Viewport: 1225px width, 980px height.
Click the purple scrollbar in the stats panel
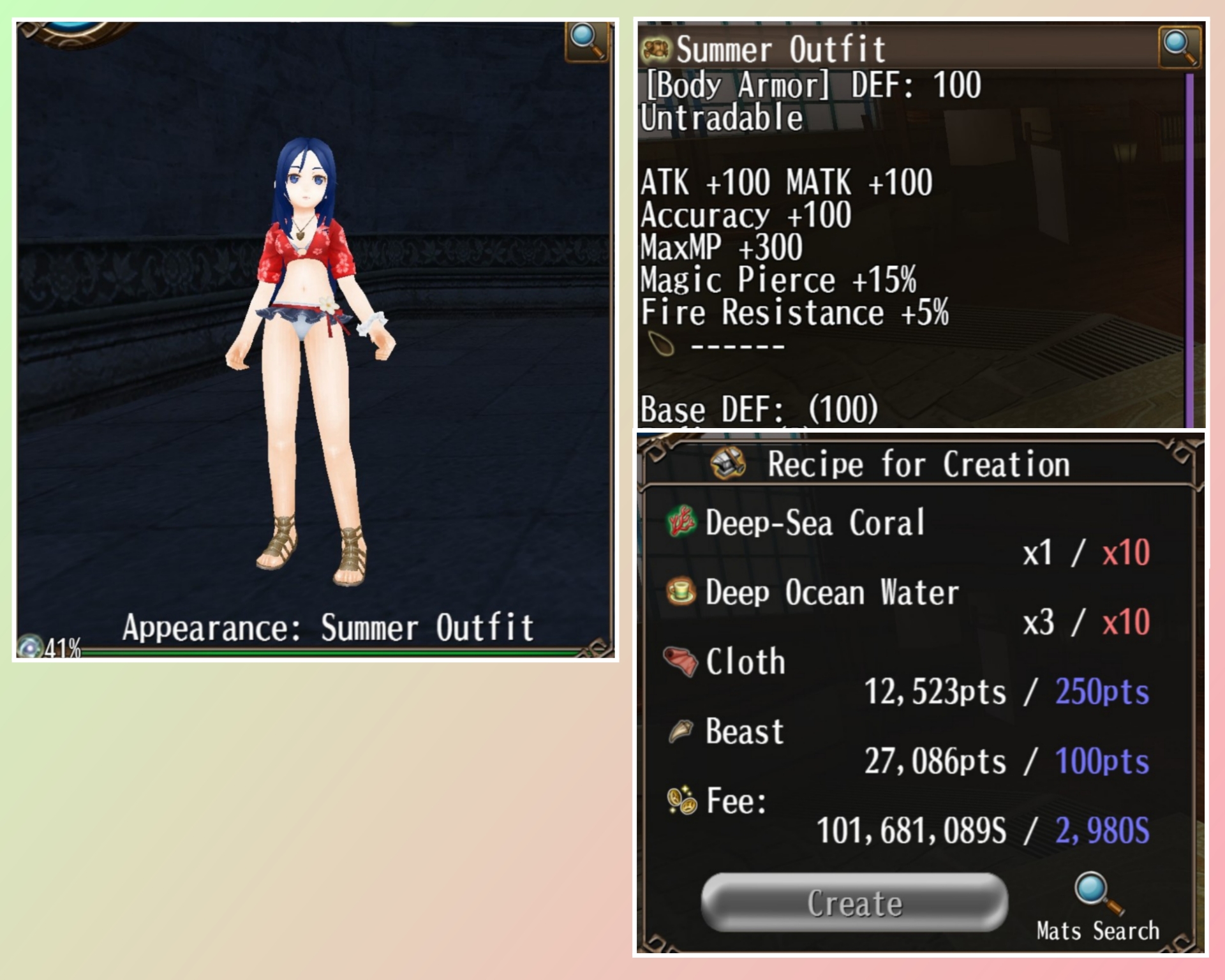pyautogui.click(x=1189, y=249)
